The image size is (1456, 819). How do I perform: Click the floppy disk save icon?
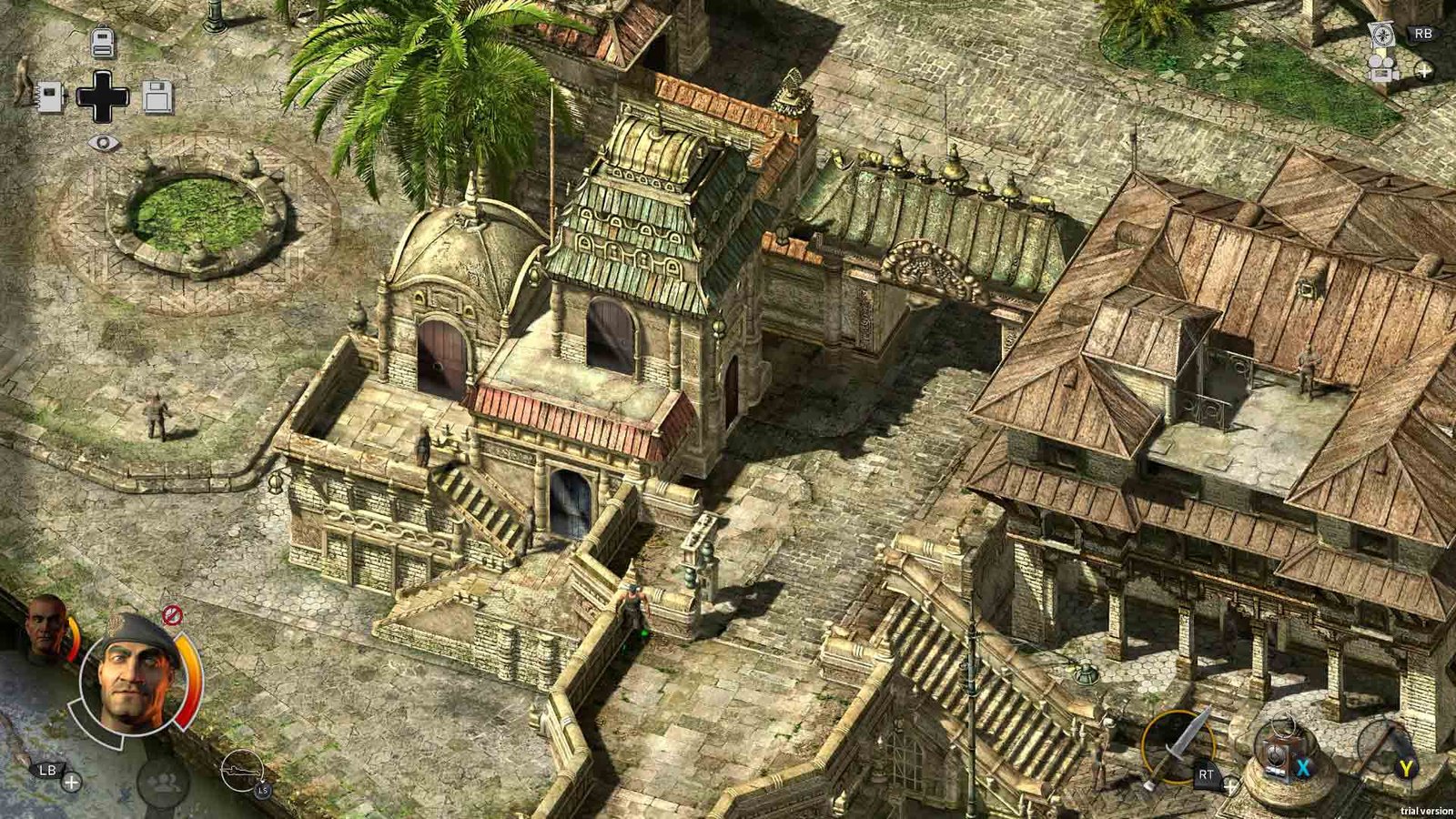coord(157,96)
